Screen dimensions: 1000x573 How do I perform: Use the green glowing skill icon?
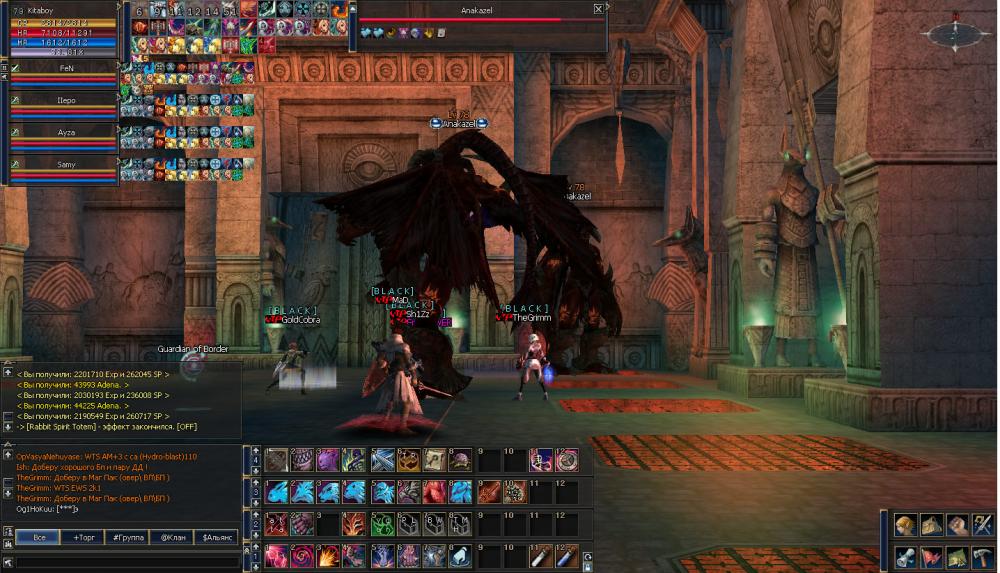[382, 524]
